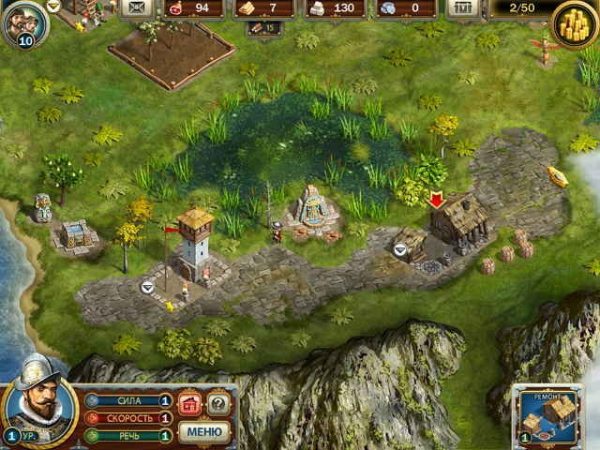The width and height of the screenshot is (600, 450).
Task: Open the МЕНЮ button
Action: (x=204, y=432)
